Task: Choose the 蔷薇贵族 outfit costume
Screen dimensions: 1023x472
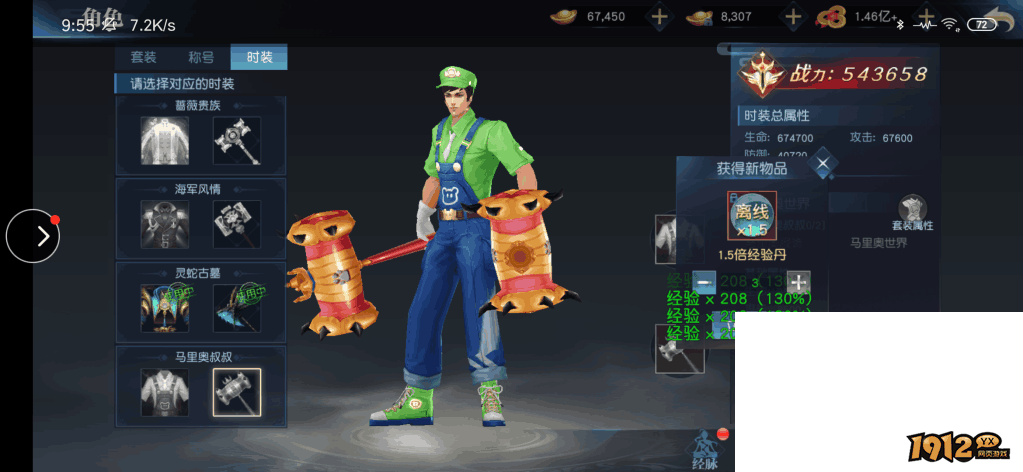Action: (x=165, y=140)
